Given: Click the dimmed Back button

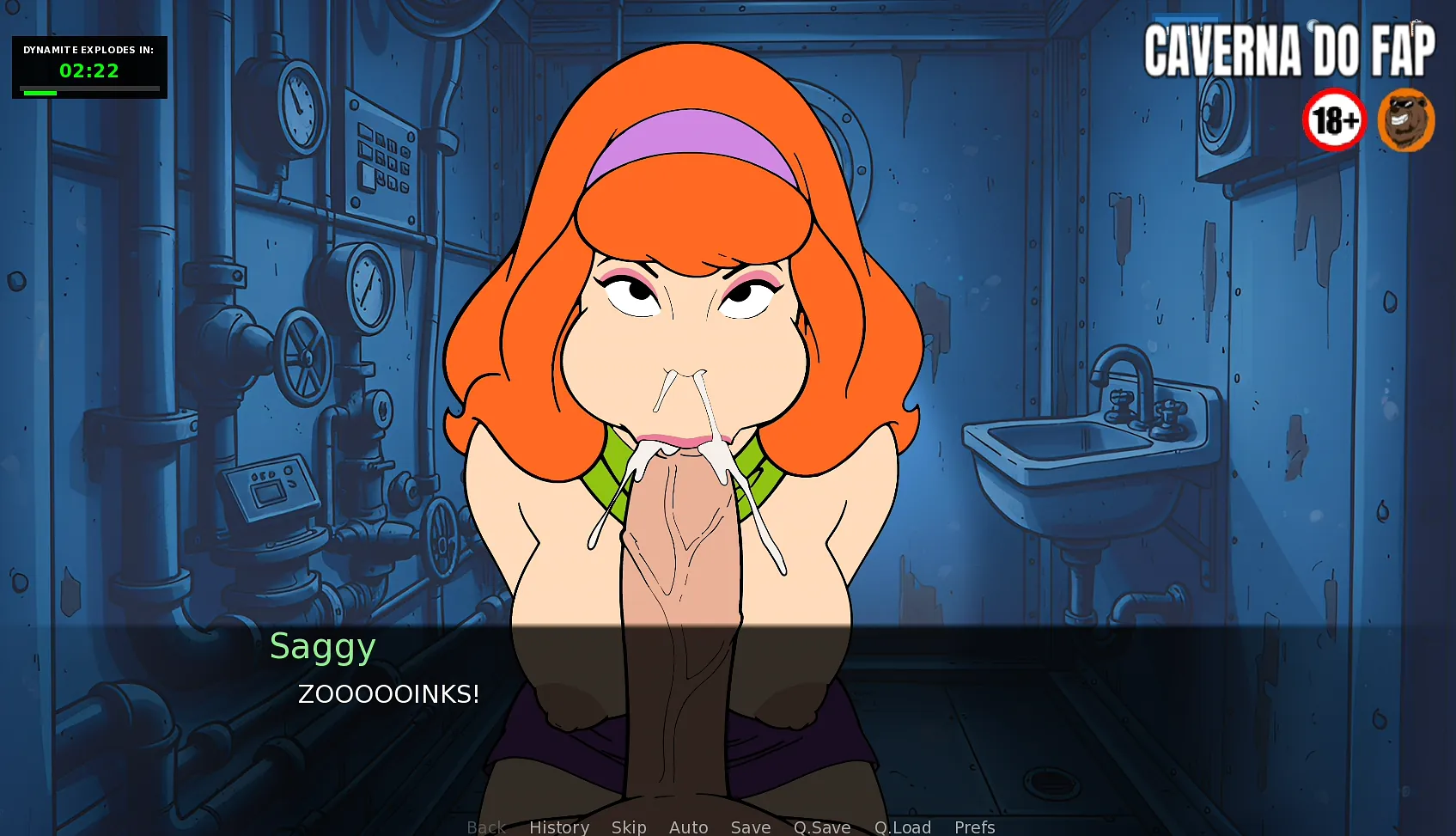Looking at the screenshot, I should (x=486, y=827).
